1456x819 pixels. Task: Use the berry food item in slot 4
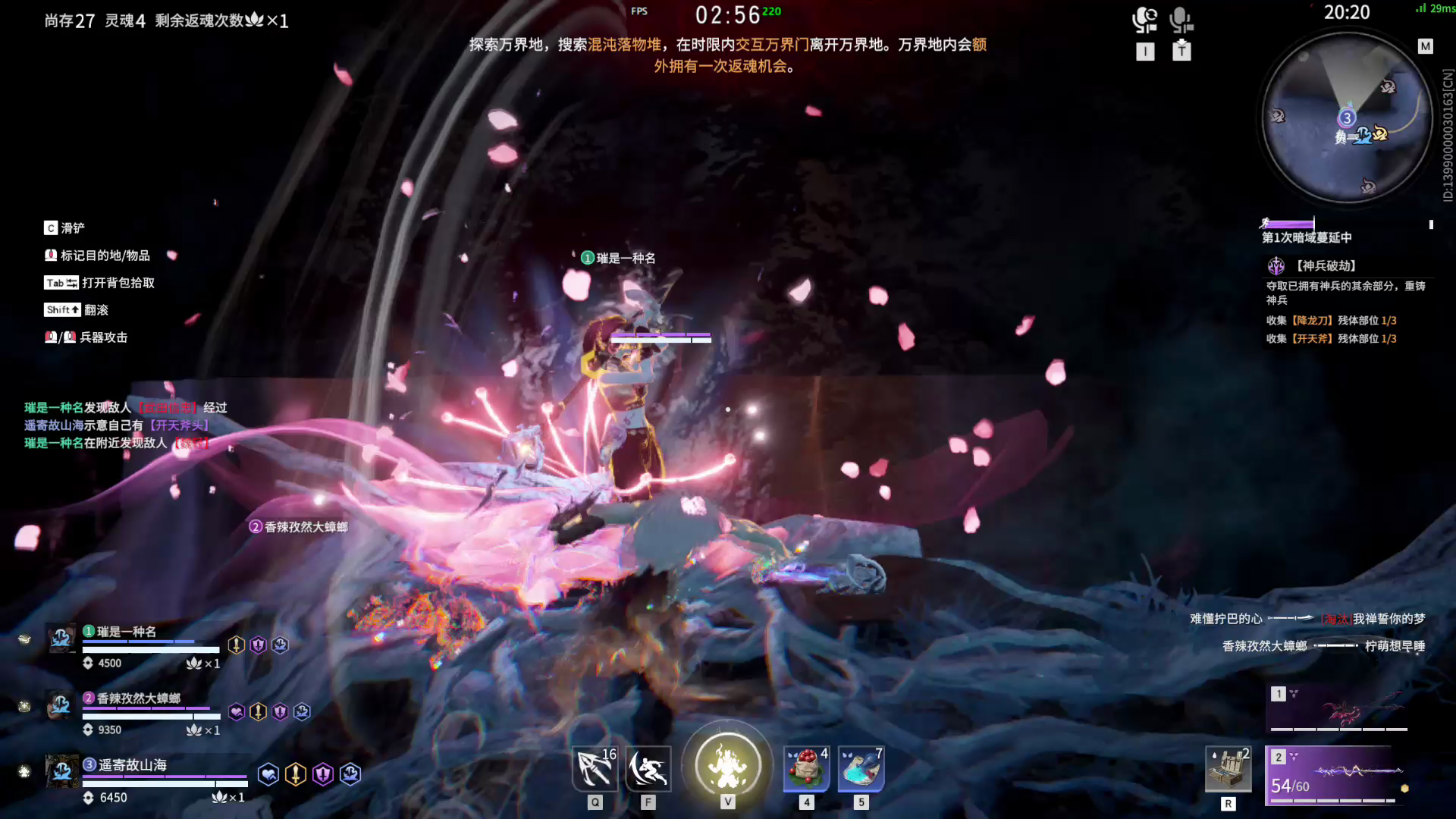pos(806,769)
